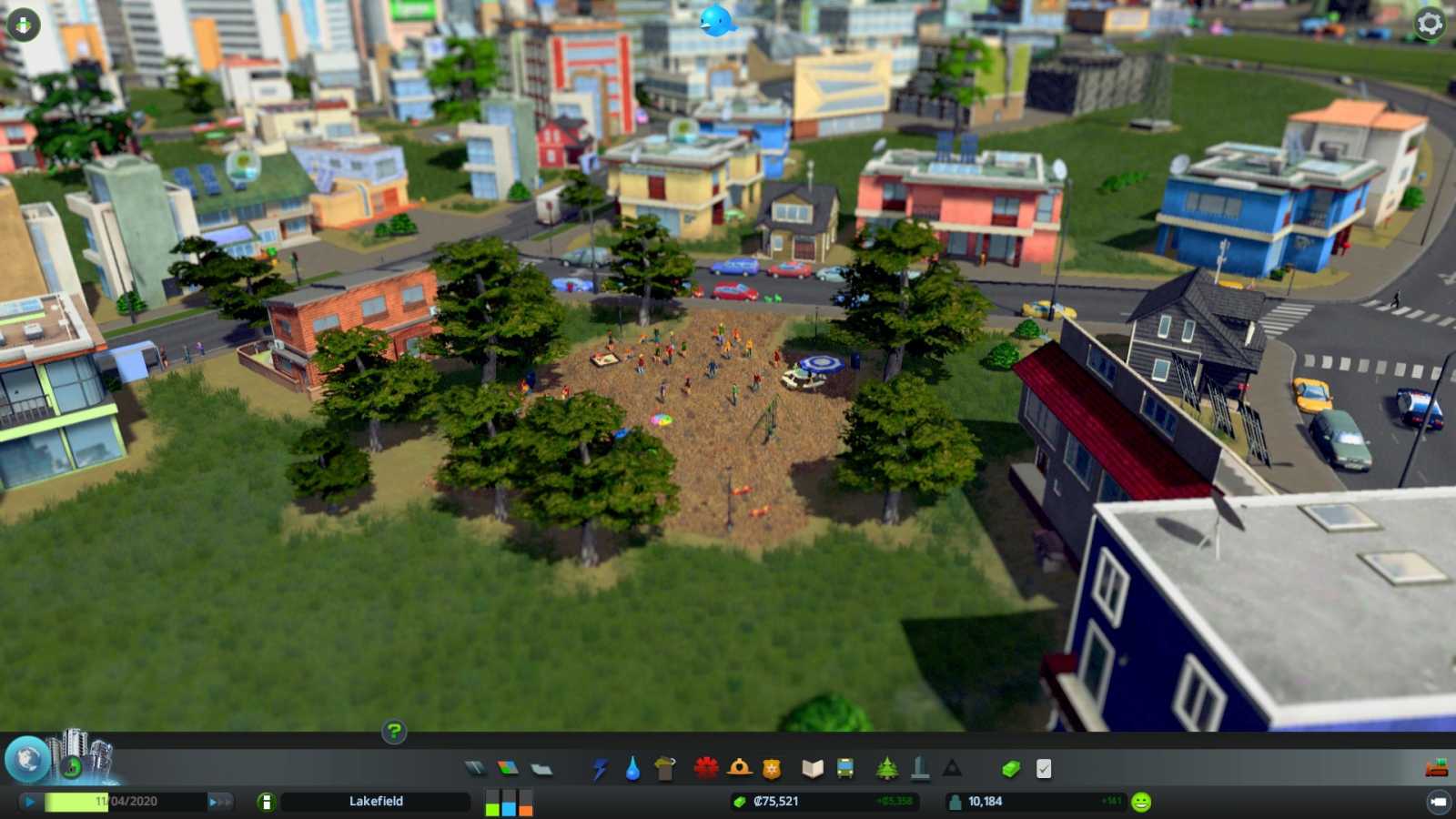
Task: Open the Chirper bird feed
Action: coord(719,18)
